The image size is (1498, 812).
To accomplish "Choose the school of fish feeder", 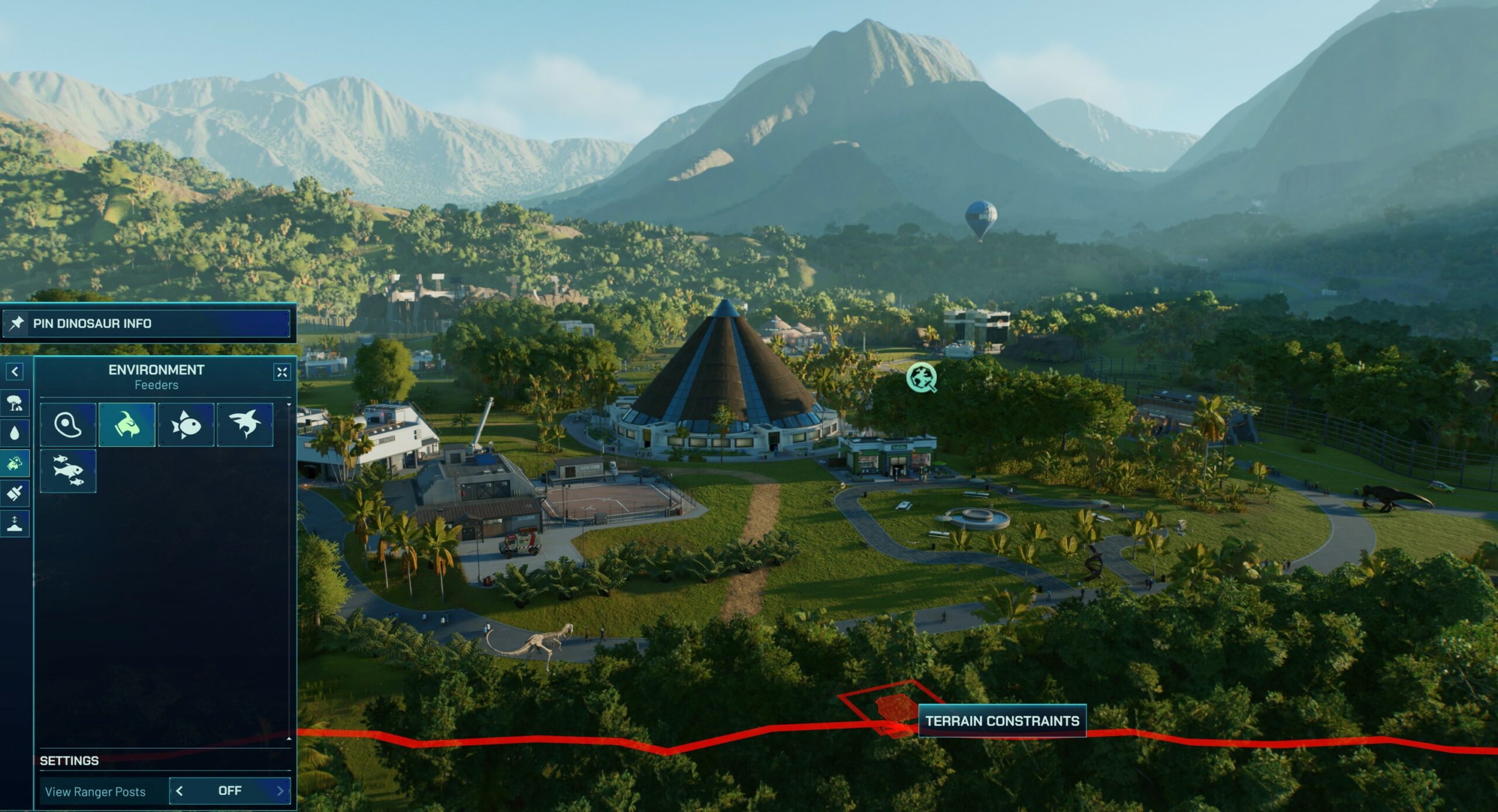I will (x=68, y=471).
